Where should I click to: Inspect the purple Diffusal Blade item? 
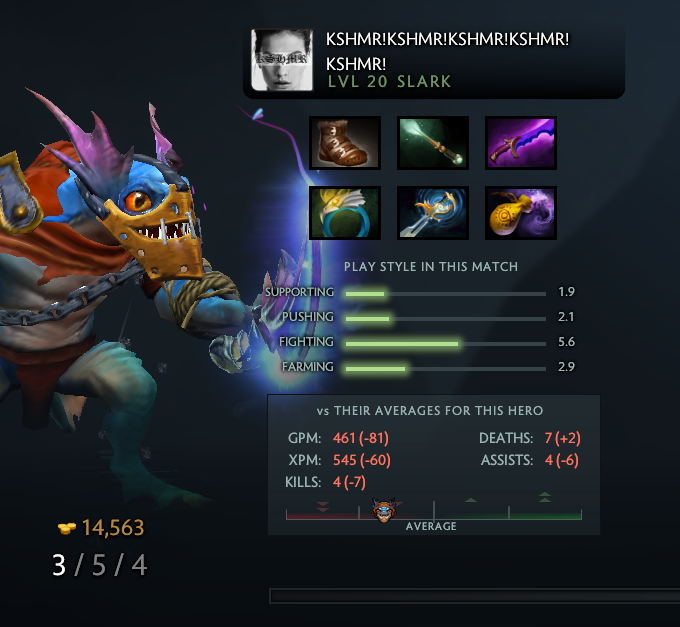[x=521, y=143]
